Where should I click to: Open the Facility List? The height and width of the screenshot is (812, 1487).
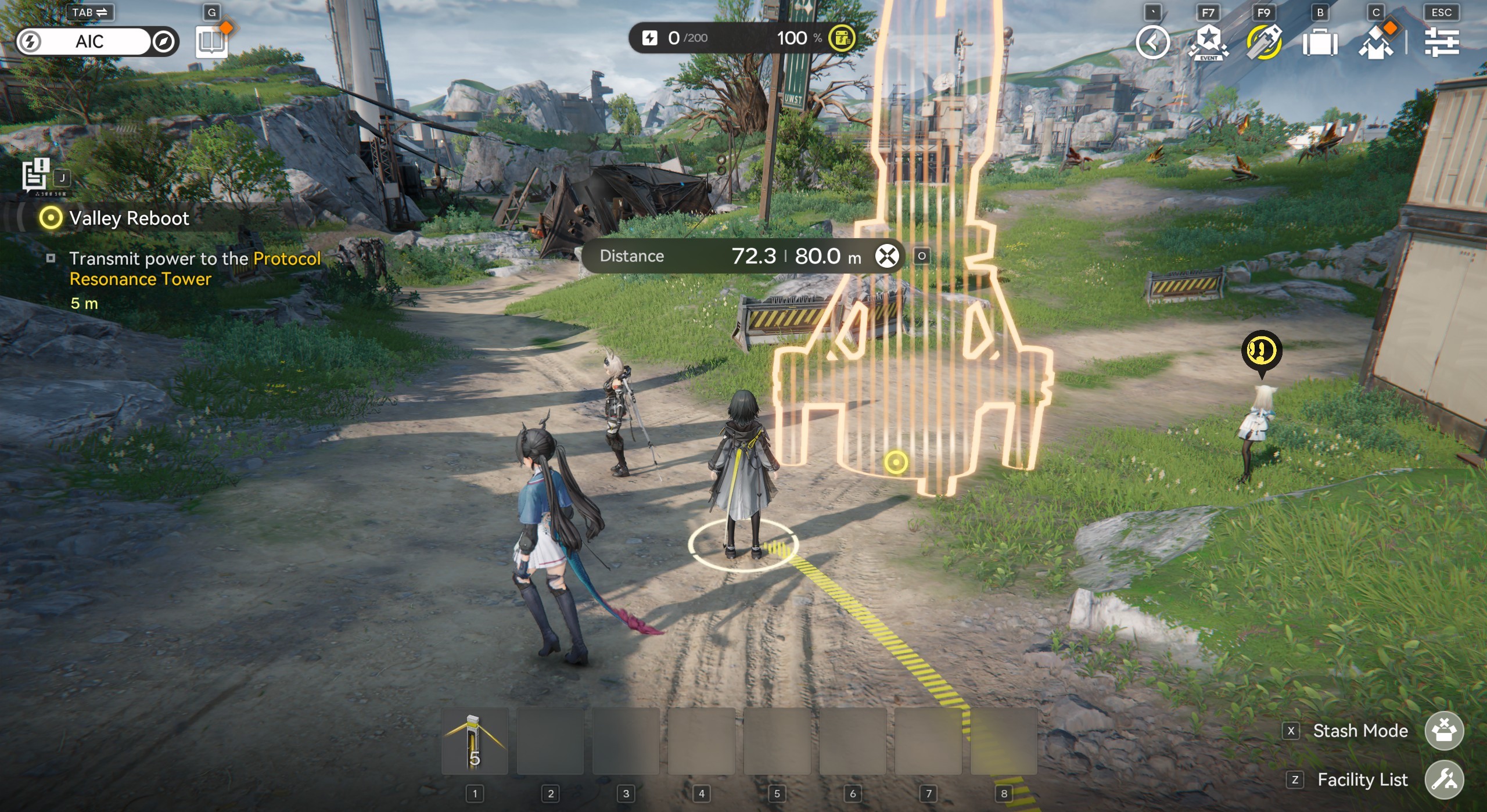point(1444,779)
